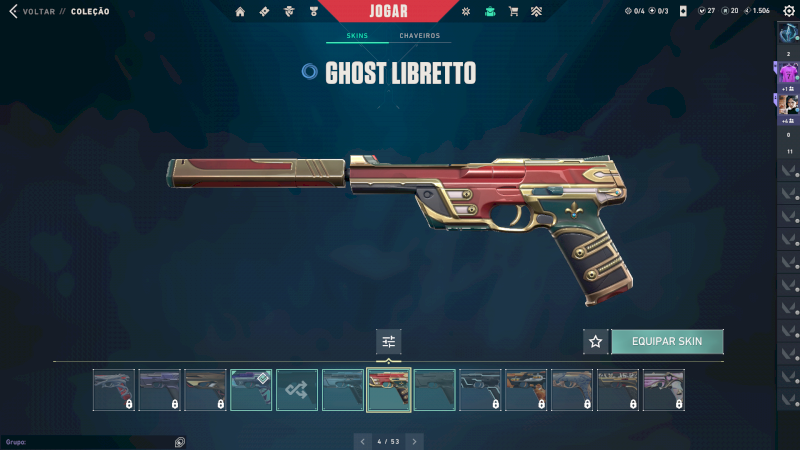Image resolution: width=800 pixels, height=450 pixels.
Task: Go back with the Voltar arrow
Action: tap(13, 11)
